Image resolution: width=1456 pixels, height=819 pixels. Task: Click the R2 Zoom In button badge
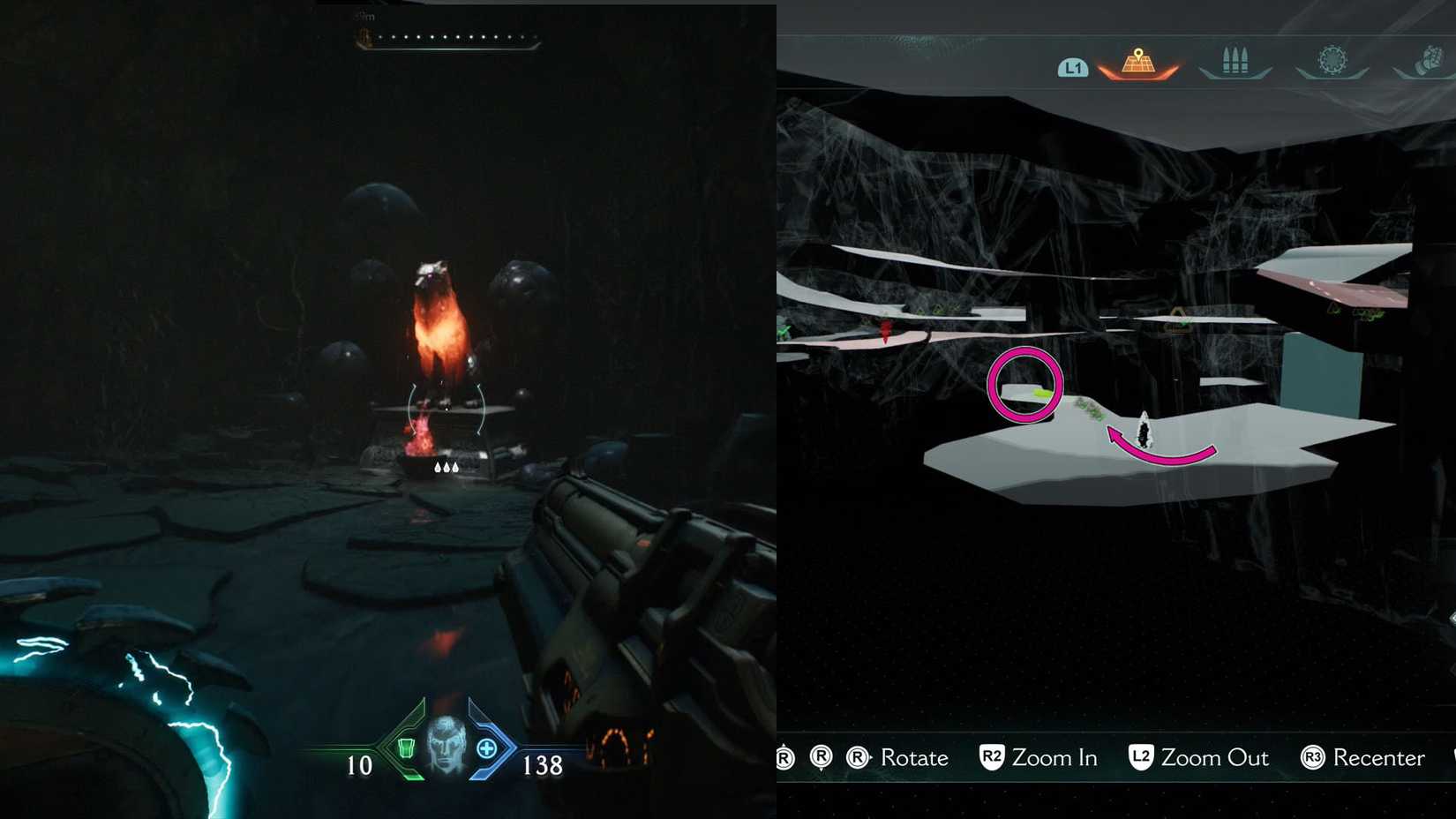click(x=990, y=758)
